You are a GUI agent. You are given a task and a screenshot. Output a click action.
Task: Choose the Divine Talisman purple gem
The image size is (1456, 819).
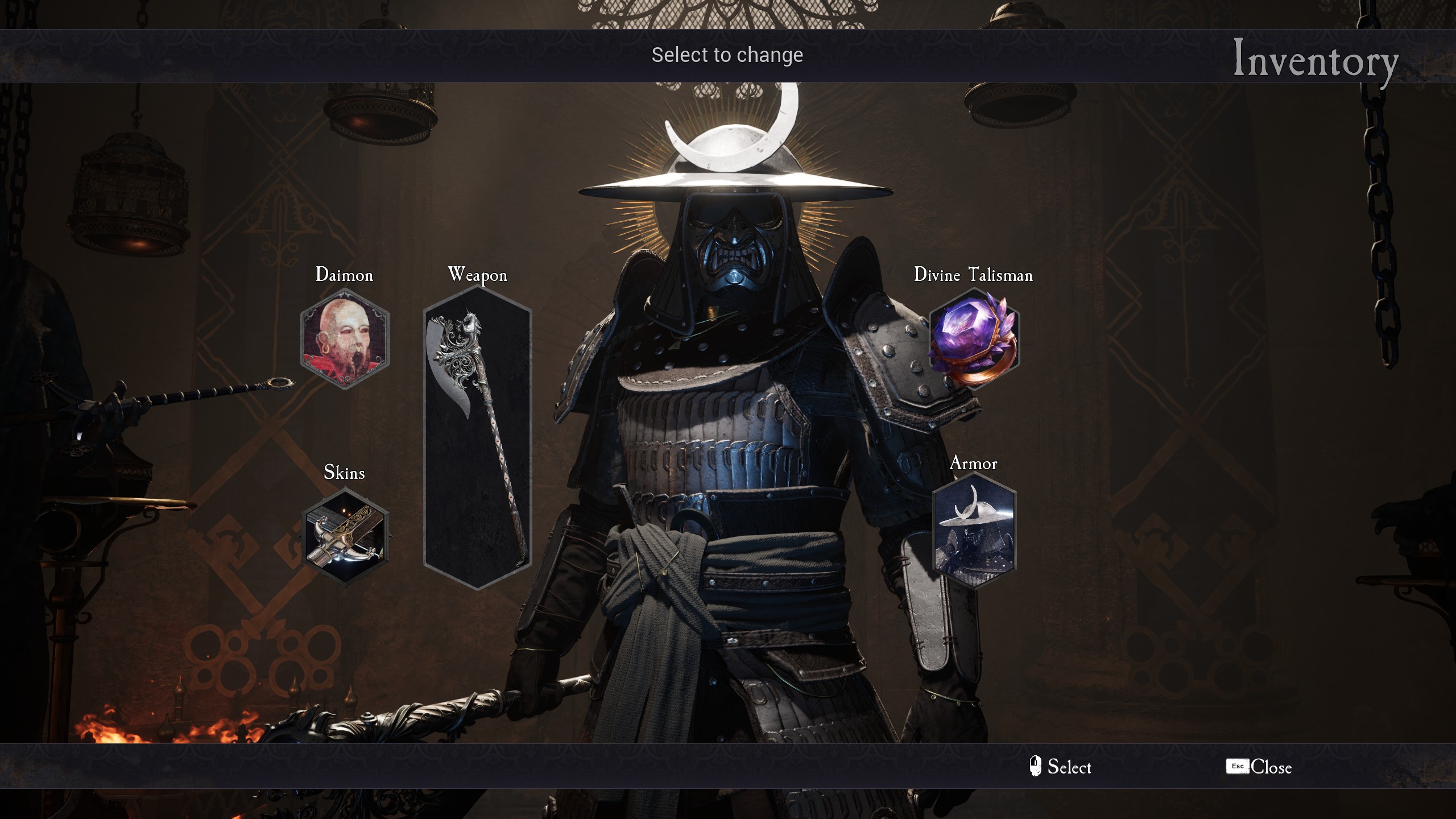tap(974, 339)
